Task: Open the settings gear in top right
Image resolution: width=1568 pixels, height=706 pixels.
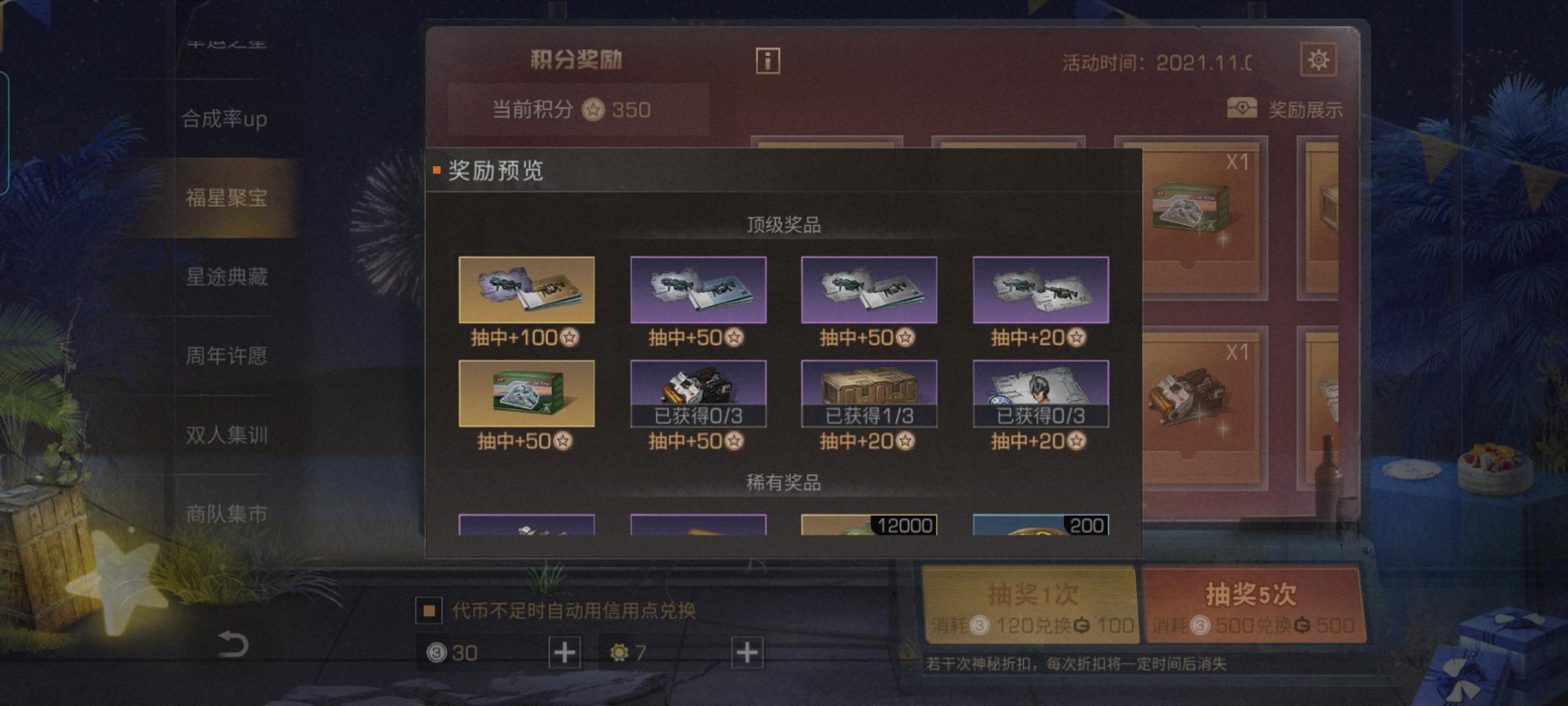Action: (1320, 59)
